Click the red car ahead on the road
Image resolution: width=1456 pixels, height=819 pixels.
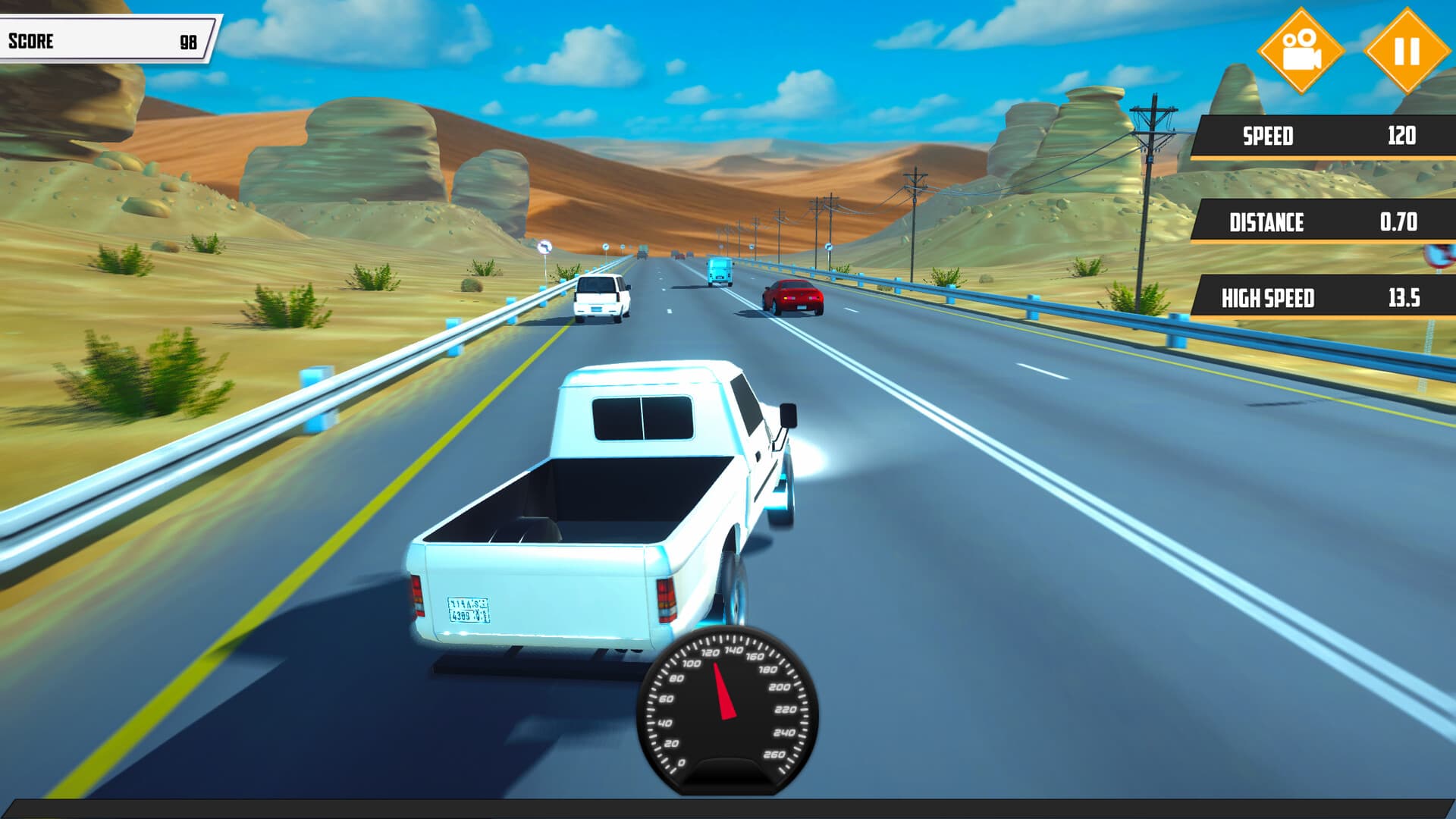point(793,296)
